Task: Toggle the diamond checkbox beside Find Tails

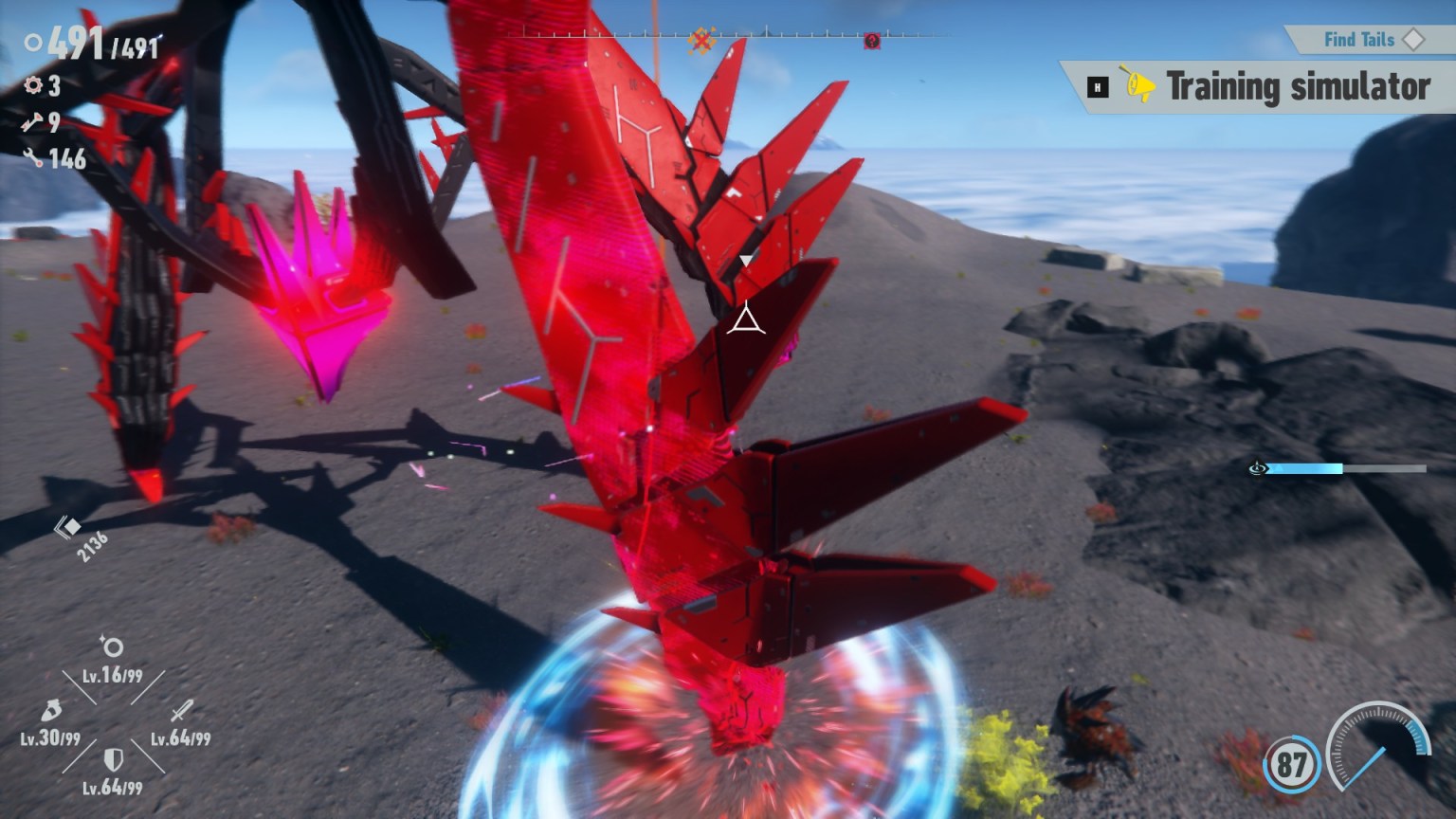Action: pyautogui.click(x=1414, y=40)
